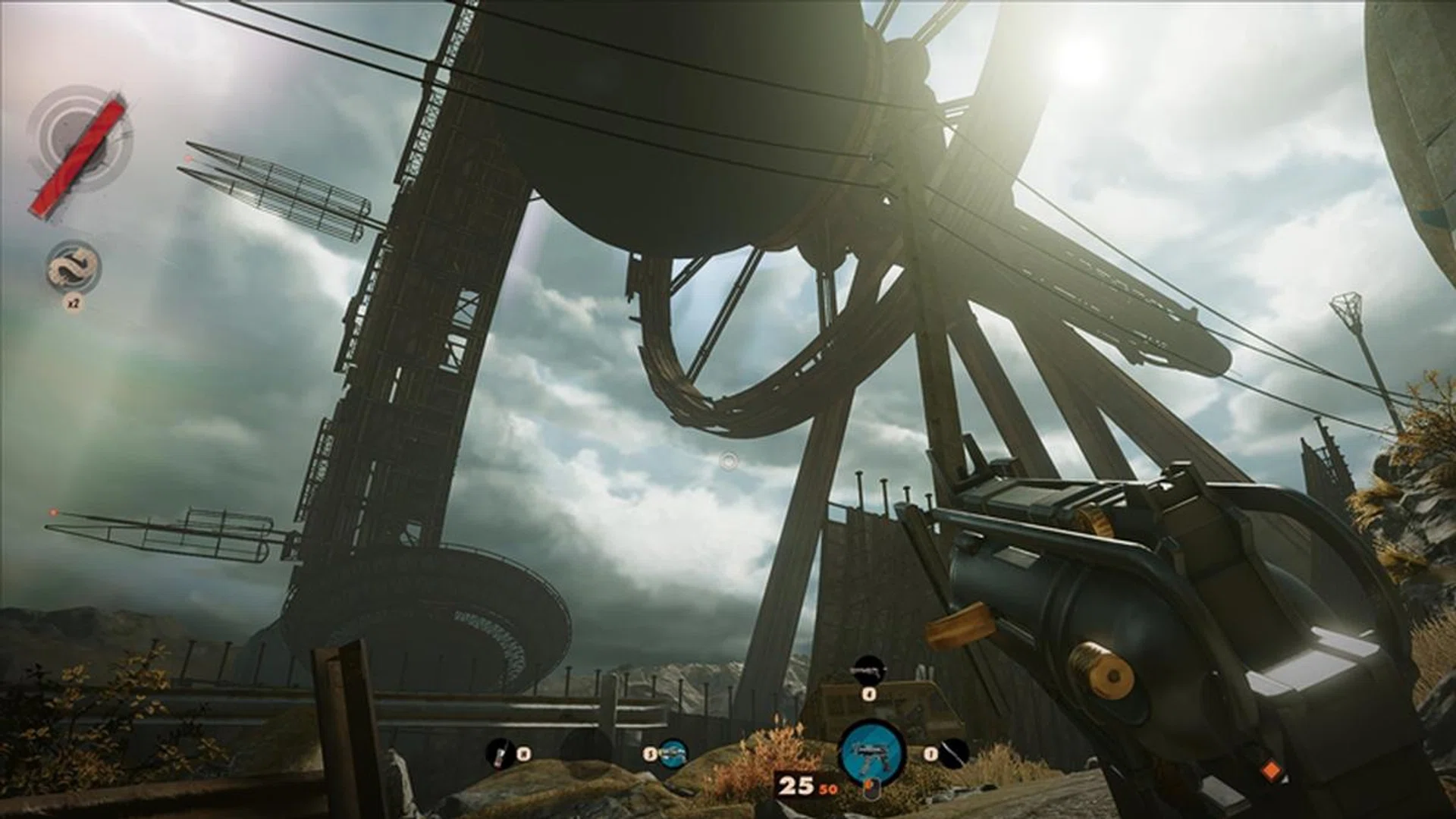Image resolution: width=1456 pixels, height=819 pixels.
Task: Select the machete blade slot
Action: click(954, 753)
